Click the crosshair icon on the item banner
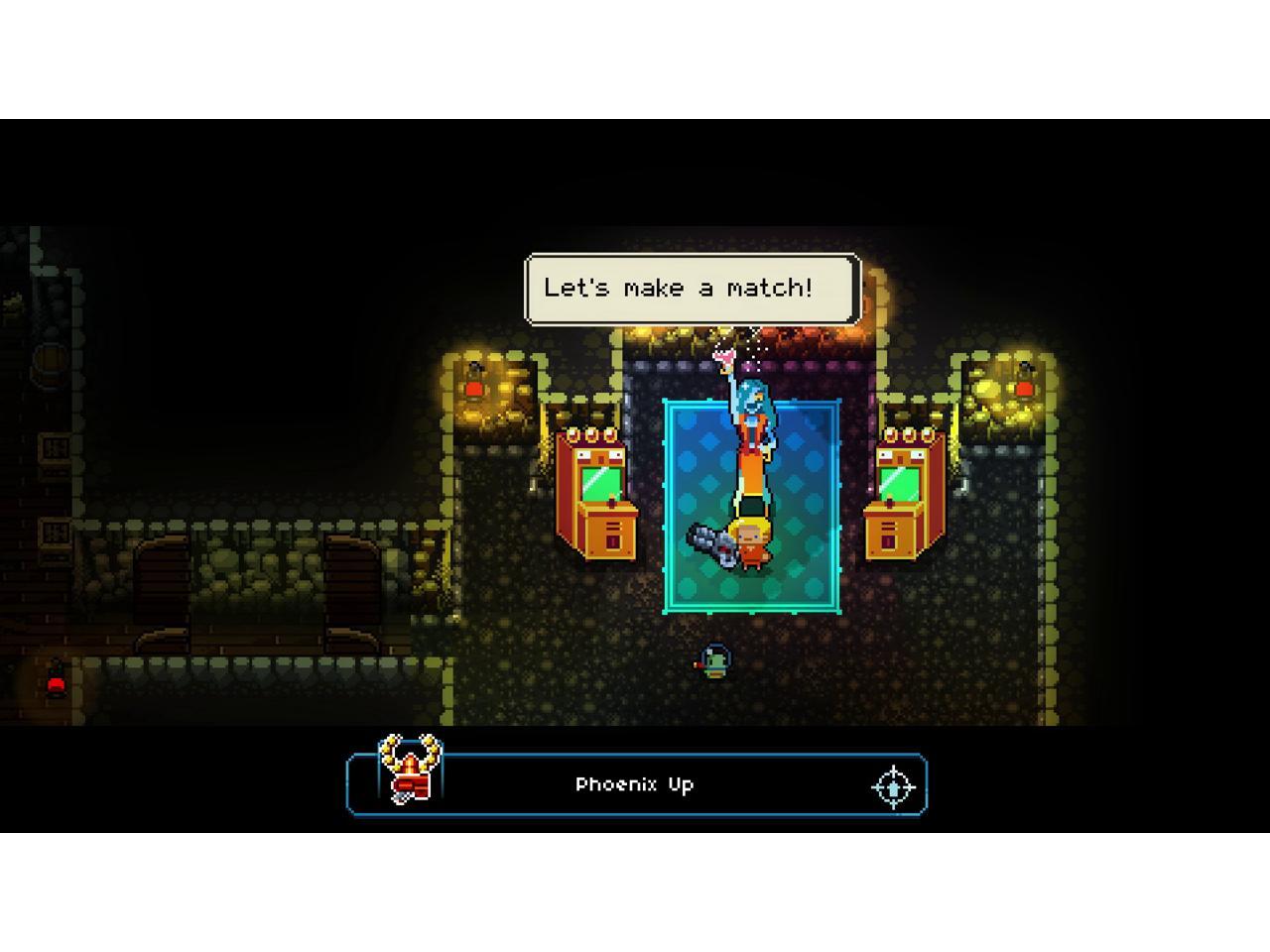This screenshot has width=1270, height=952. click(x=892, y=786)
